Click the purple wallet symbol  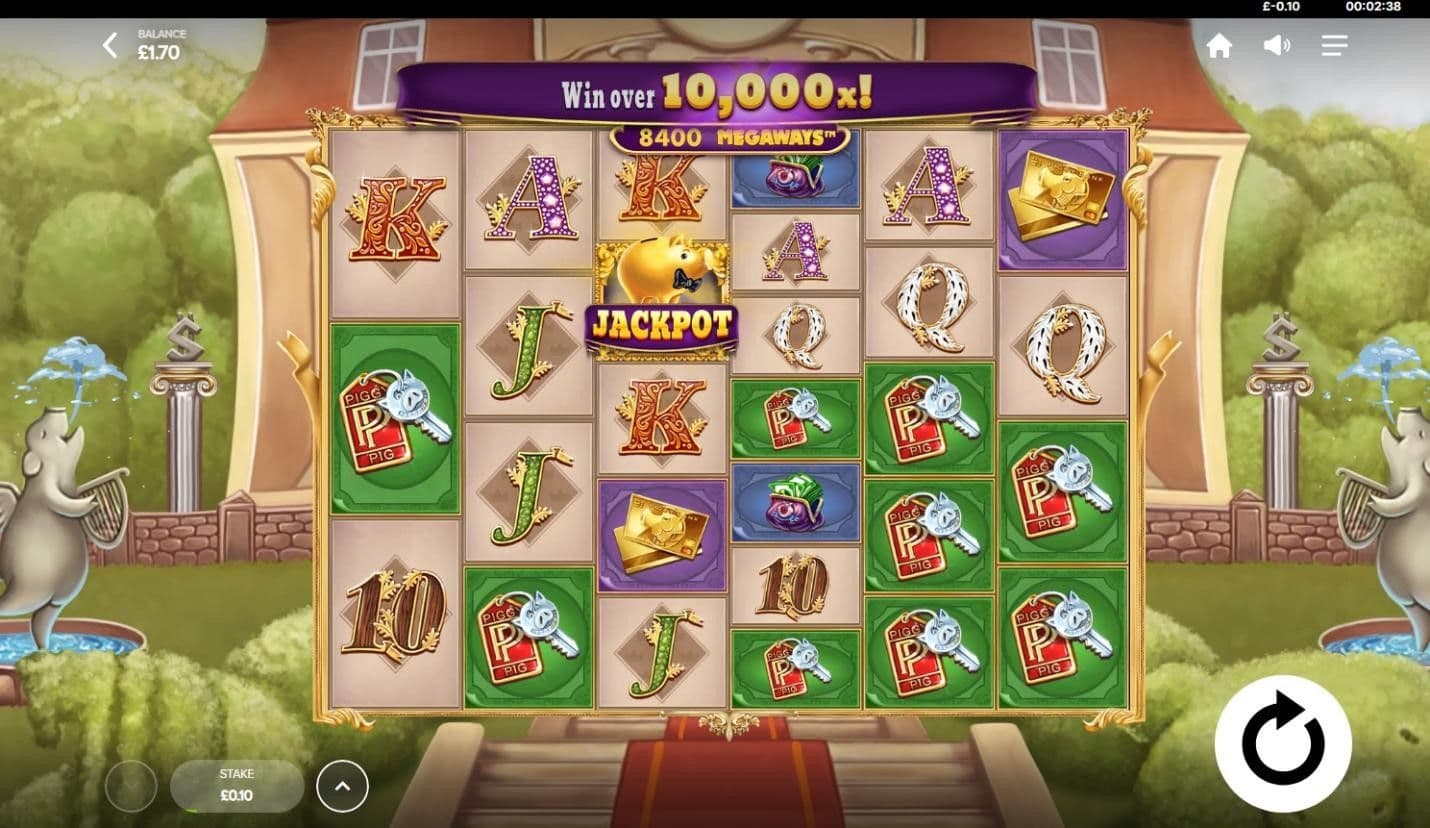coord(795,505)
